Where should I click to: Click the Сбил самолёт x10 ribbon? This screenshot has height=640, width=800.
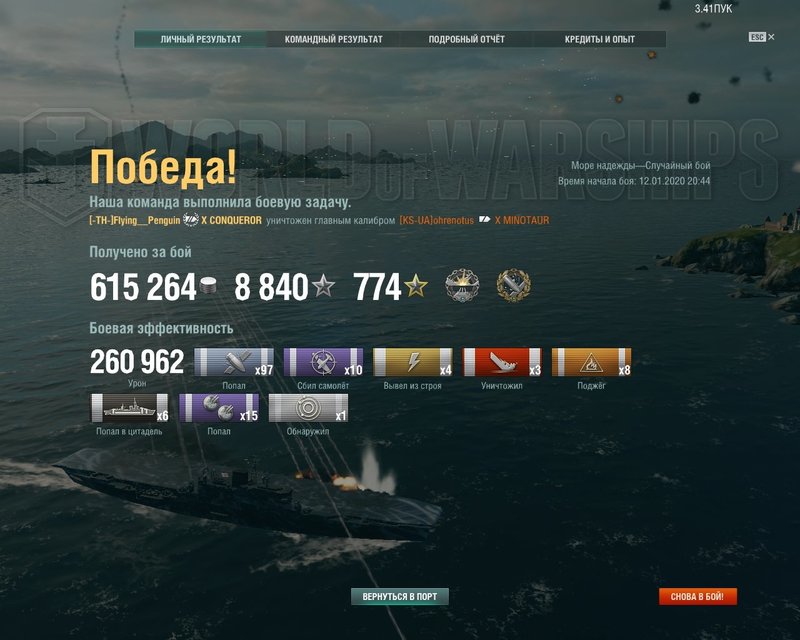(323, 362)
